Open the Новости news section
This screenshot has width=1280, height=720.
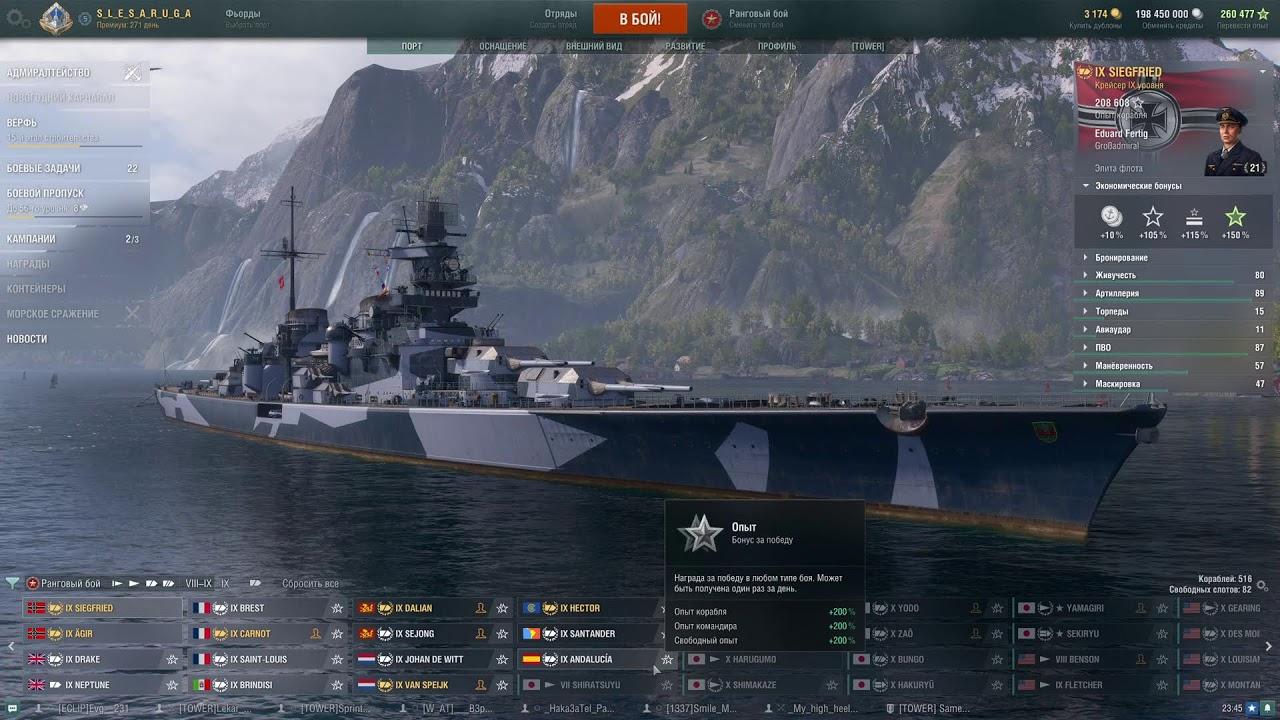click(27, 339)
